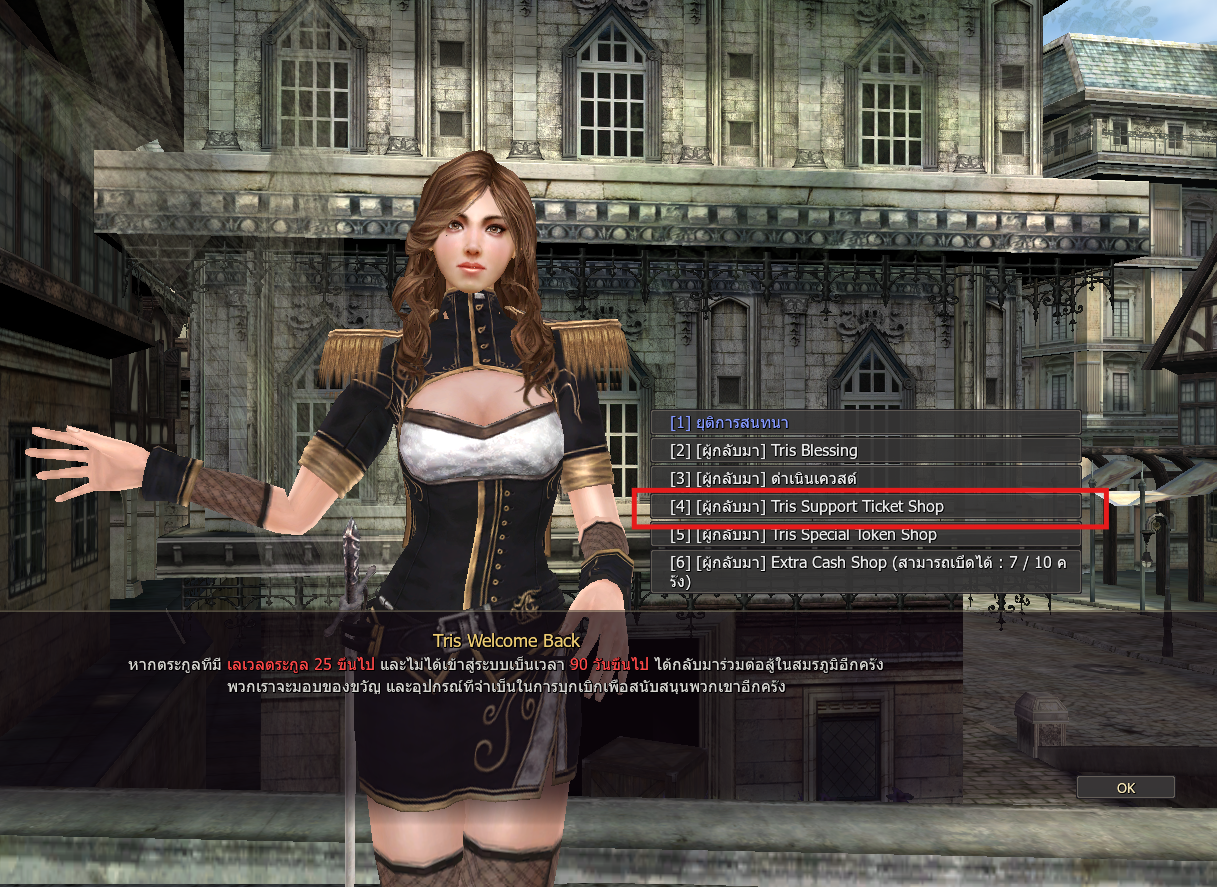Choose the first option to end the conversation
1217x887 pixels.
865,423
